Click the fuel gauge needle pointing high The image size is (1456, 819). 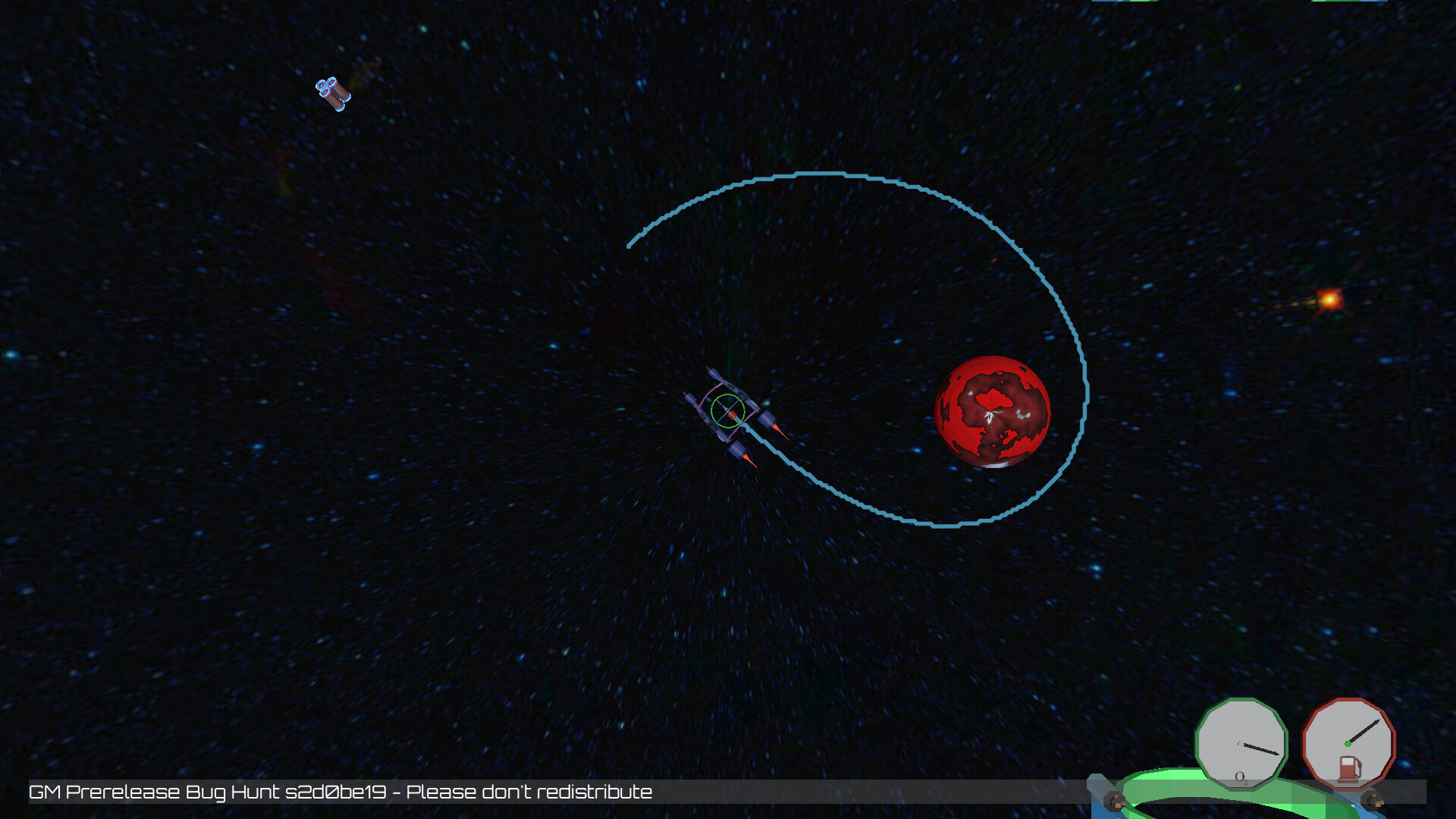tap(1365, 730)
